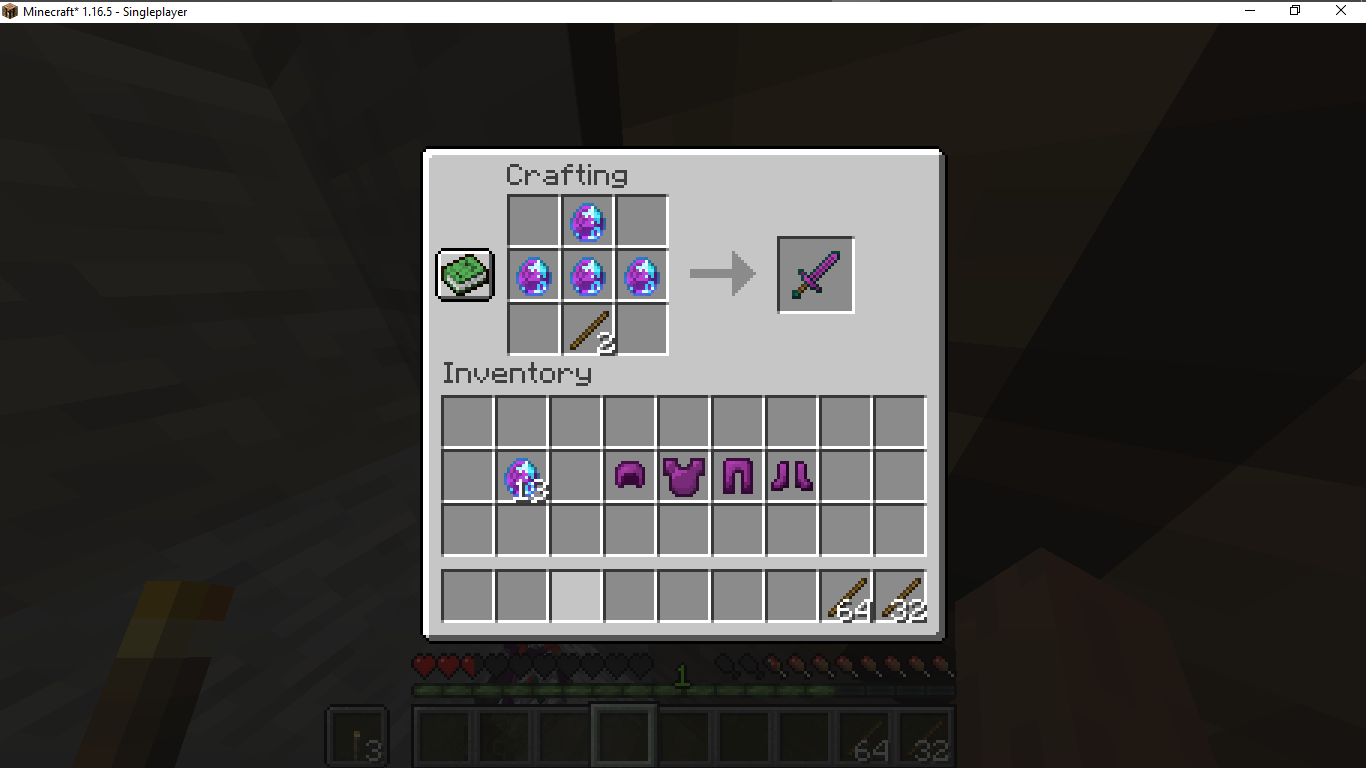
Task: Click an empty slot in the top inventory row
Action: coord(467,423)
